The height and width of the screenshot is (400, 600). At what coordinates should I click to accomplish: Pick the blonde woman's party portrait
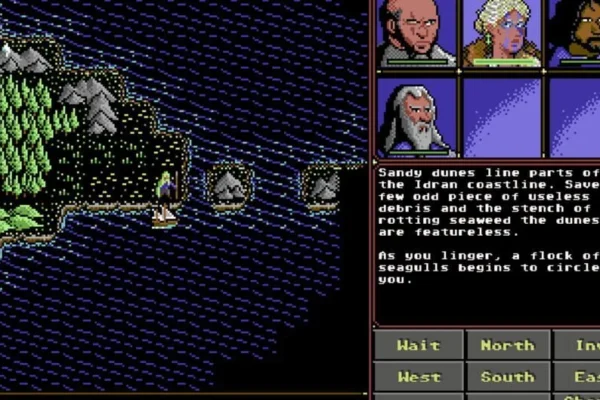(502, 33)
